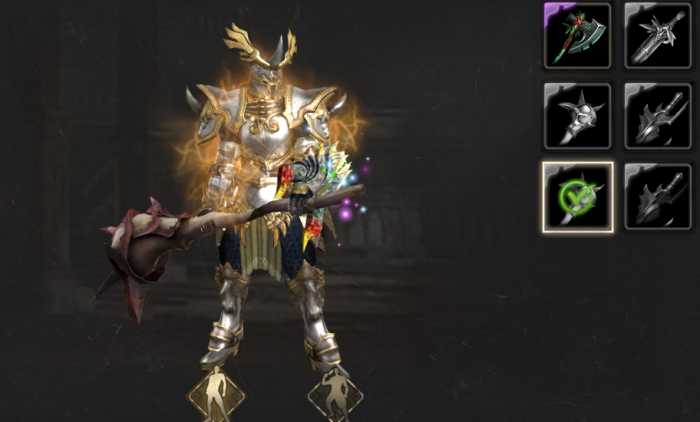Pick the spiked mace without a checkmark
700x422 pixels.
click(x=577, y=116)
